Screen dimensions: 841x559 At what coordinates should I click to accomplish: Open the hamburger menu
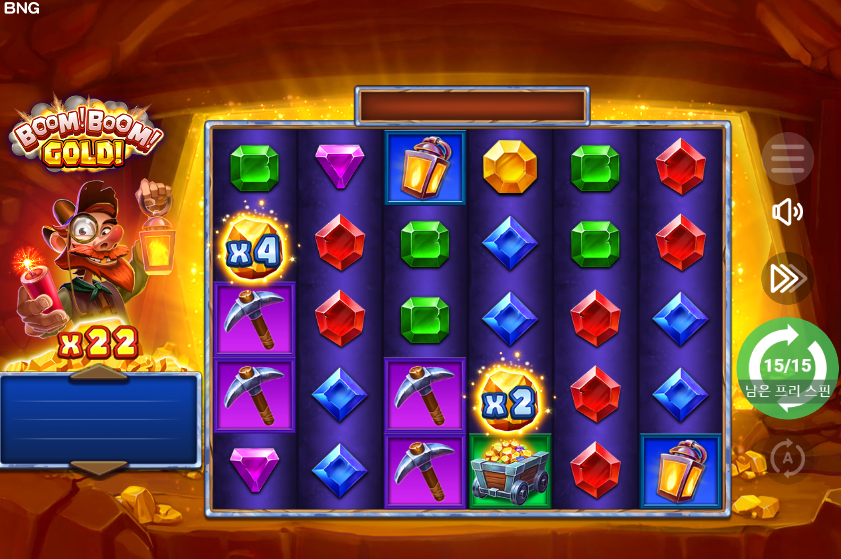click(787, 158)
